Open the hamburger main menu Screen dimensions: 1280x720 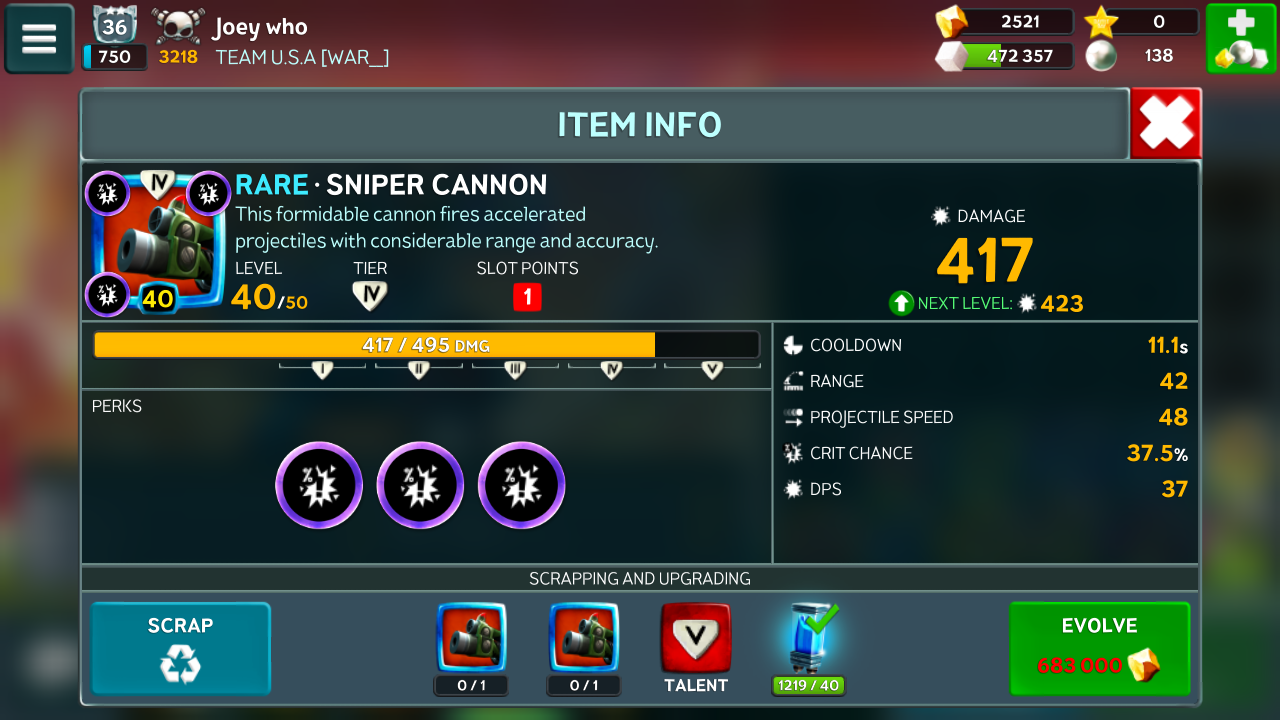[x=39, y=39]
